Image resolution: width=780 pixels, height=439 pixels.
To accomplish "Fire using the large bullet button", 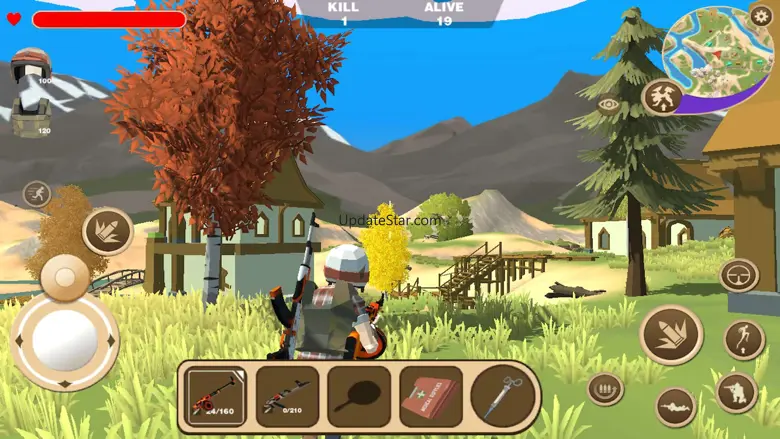I will [x=670, y=335].
